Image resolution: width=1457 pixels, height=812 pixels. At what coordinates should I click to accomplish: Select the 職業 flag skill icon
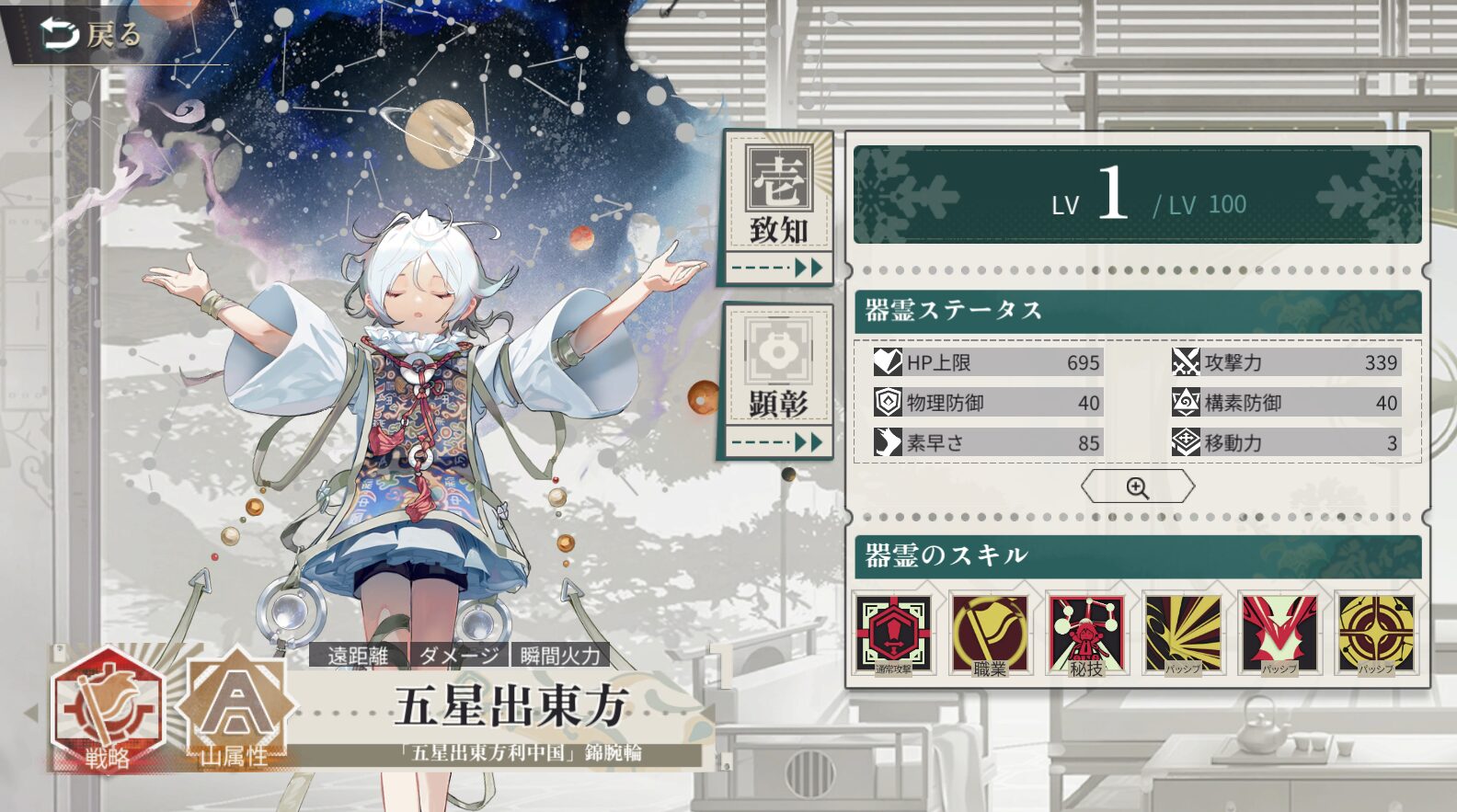point(990,635)
